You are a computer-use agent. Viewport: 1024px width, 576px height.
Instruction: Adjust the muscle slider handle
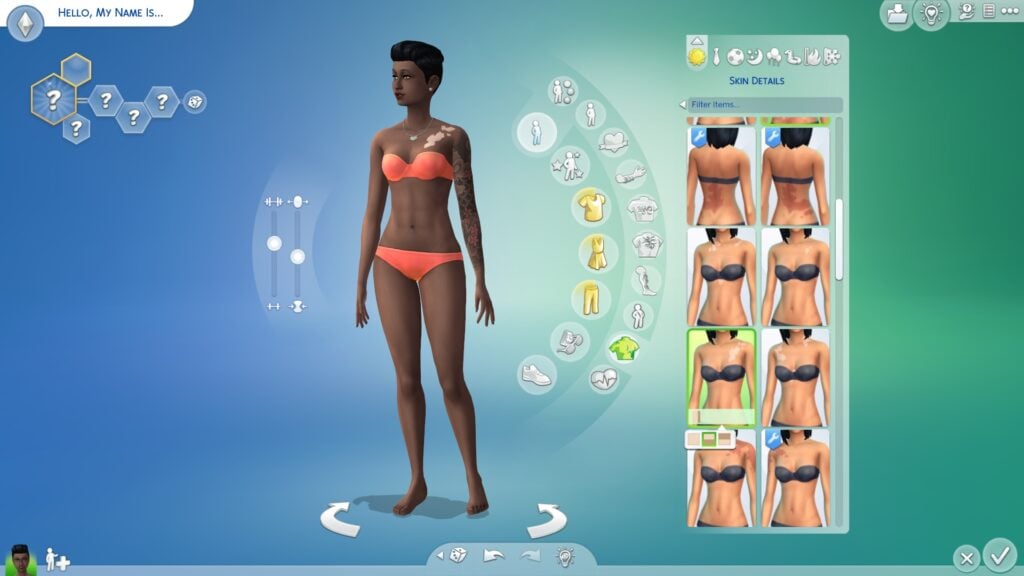point(274,243)
